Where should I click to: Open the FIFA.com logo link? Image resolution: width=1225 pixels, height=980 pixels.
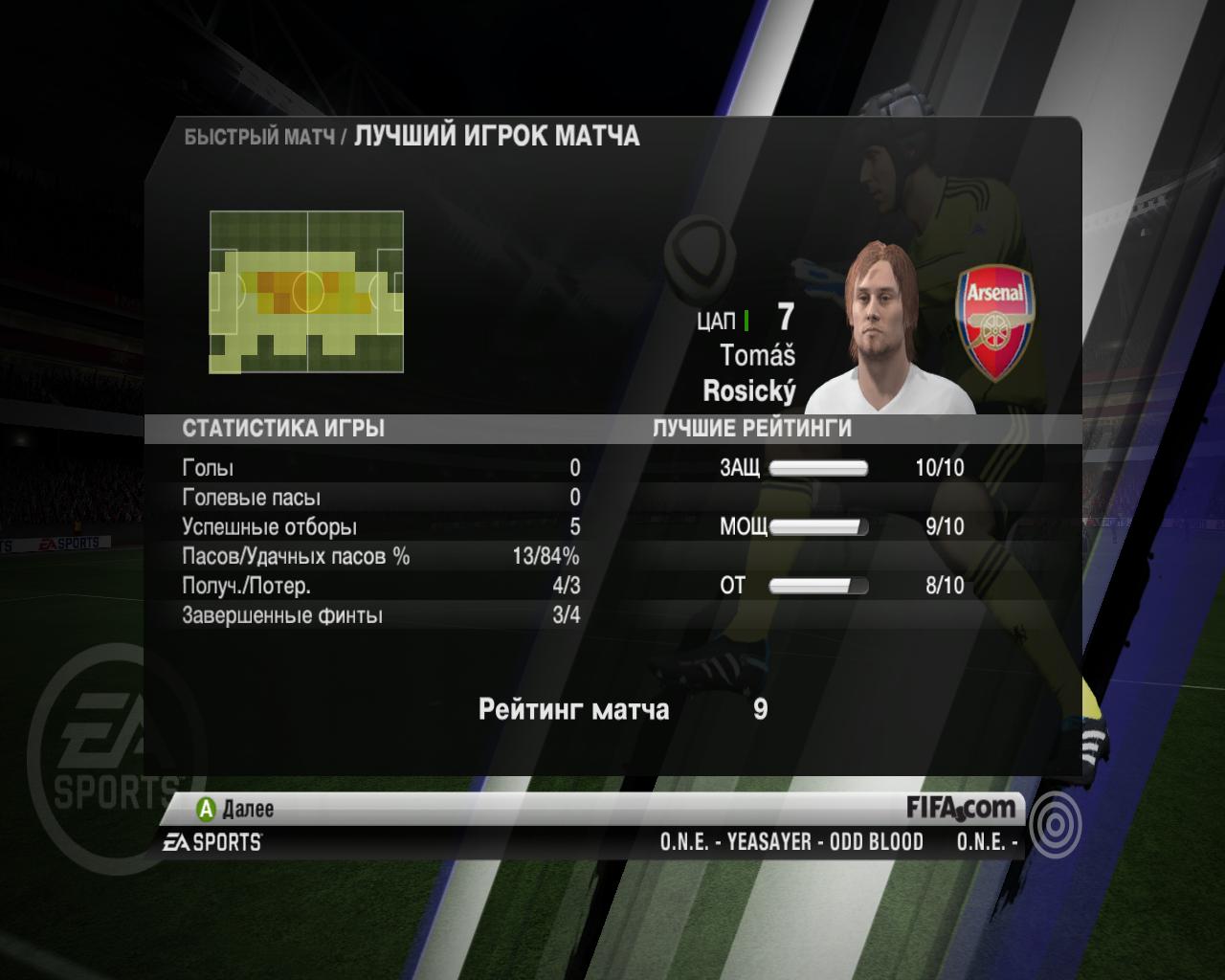click(x=961, y=808)
